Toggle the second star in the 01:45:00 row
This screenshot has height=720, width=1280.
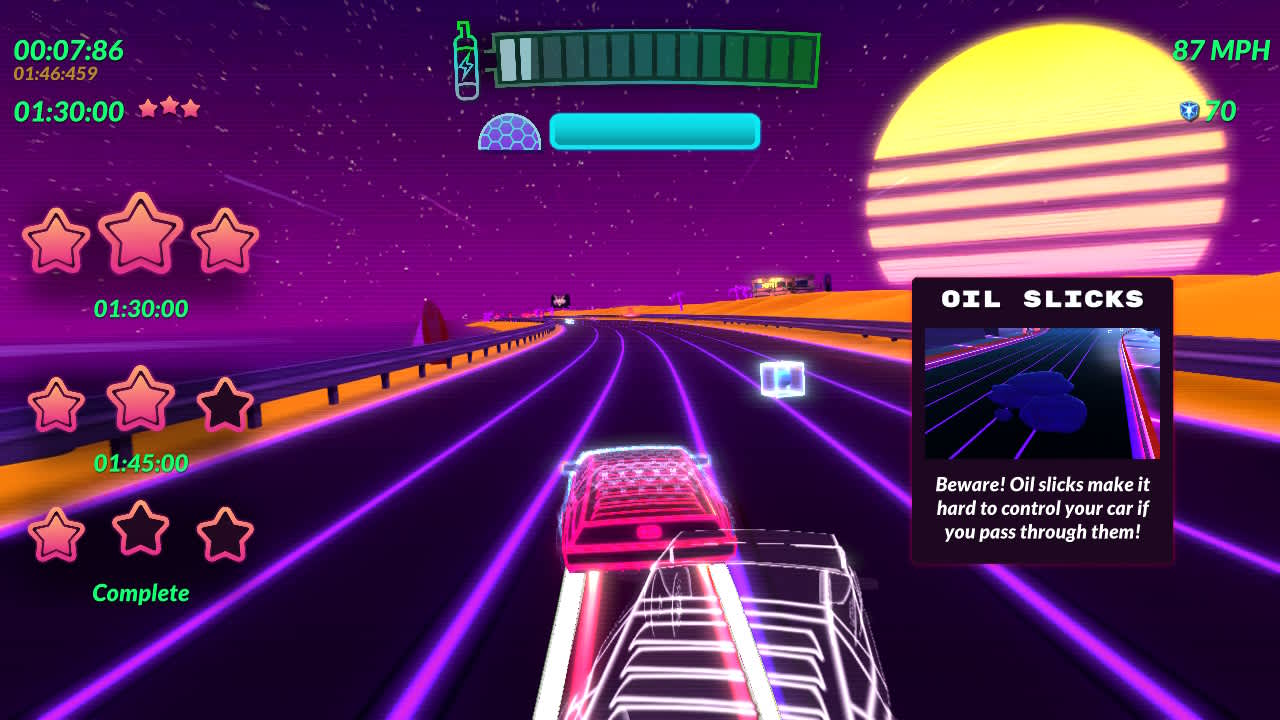point(140,400)
